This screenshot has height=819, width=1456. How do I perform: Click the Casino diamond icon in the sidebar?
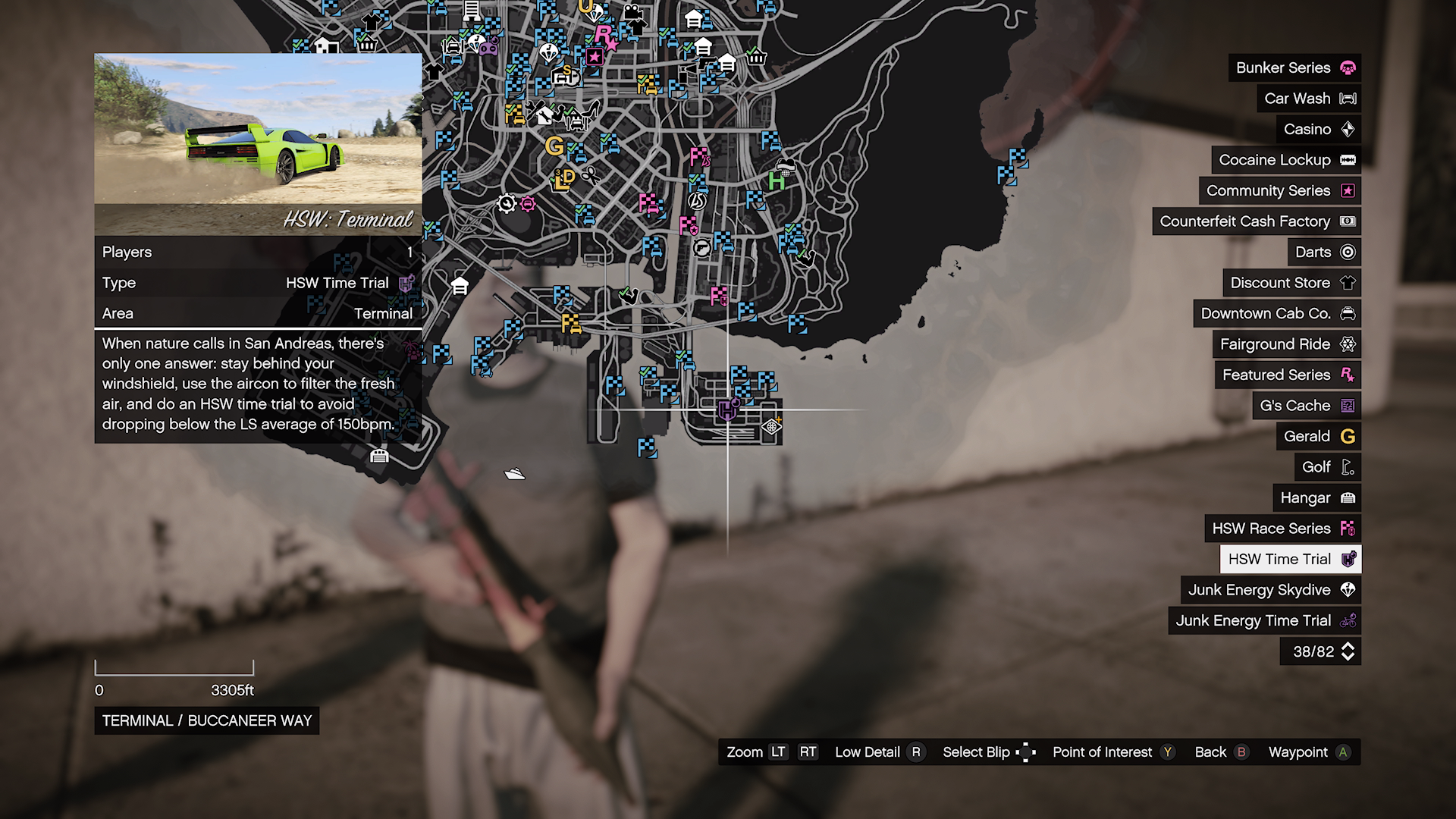pos(1349,129)
